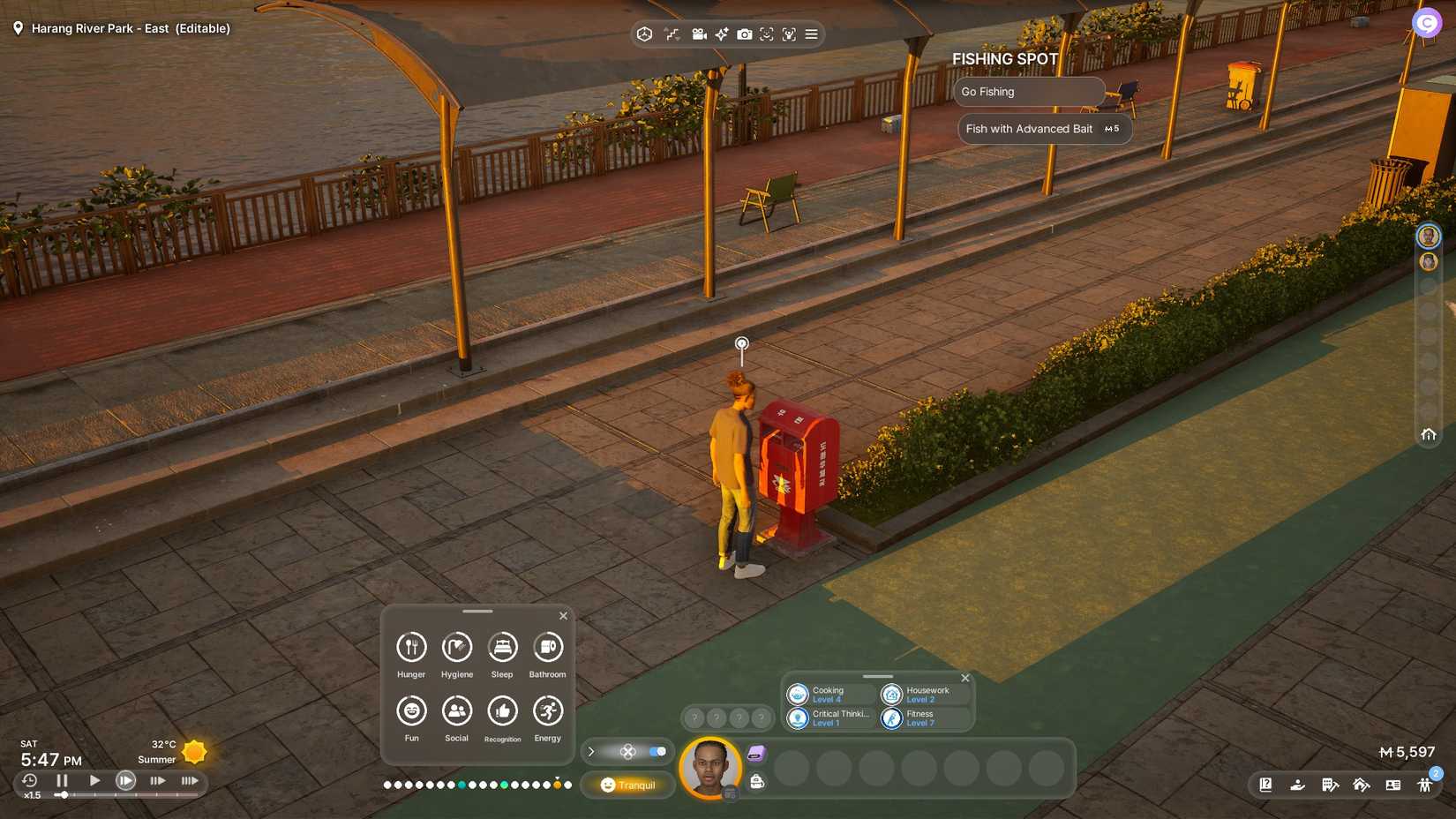Adjust the x1.5 game speed slider
Image resolution: width=1456 pixels, height=819 pixels.
click(x=66, y=795)
